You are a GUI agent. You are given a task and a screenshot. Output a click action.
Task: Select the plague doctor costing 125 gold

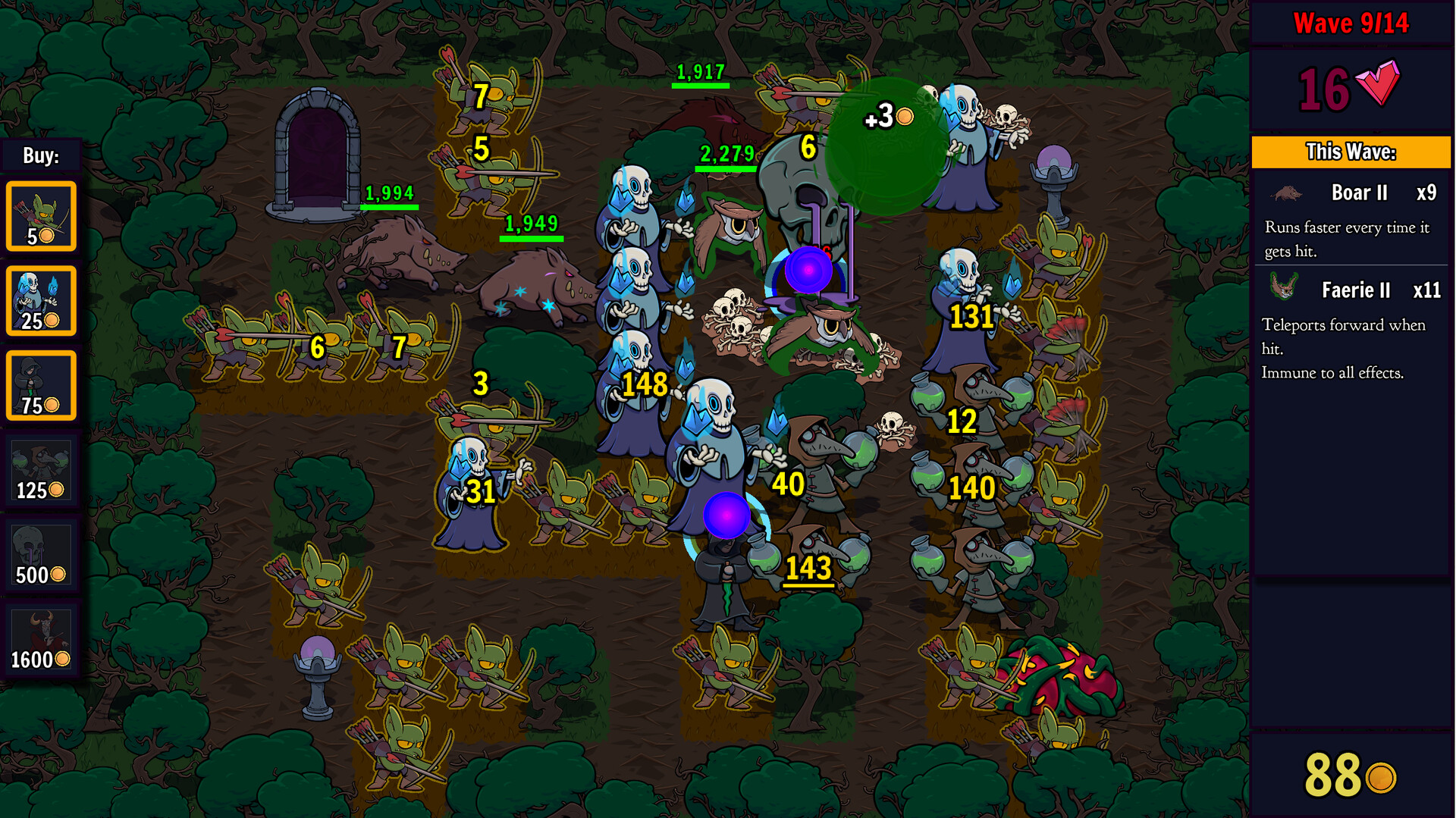(x=42, y=470)
